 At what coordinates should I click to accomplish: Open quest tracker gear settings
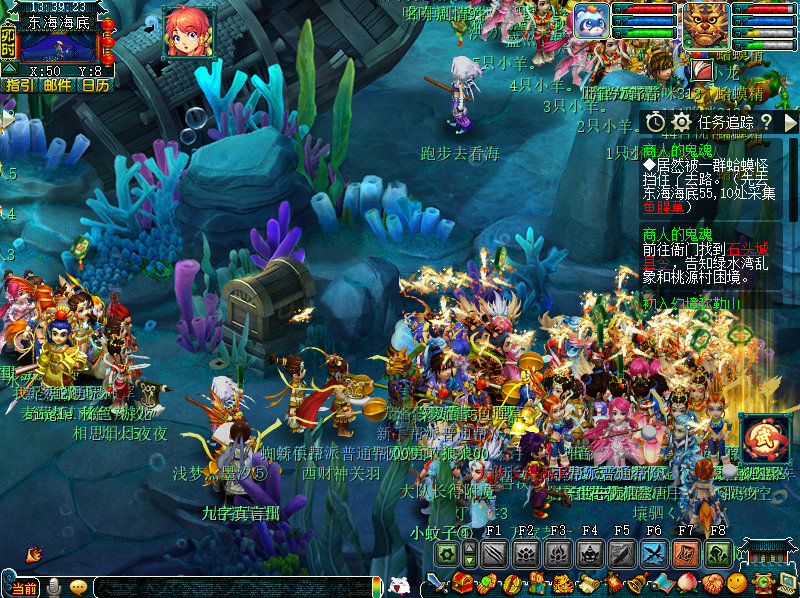682,122
